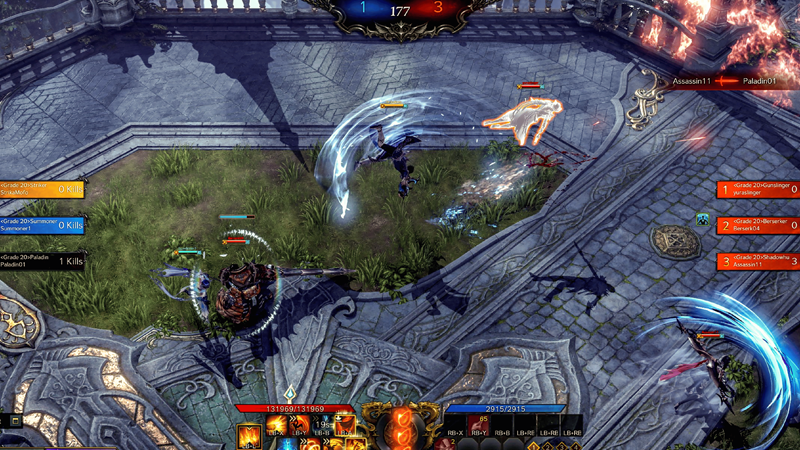Select the Assassin11 enemy row

(x=757, y=261)
